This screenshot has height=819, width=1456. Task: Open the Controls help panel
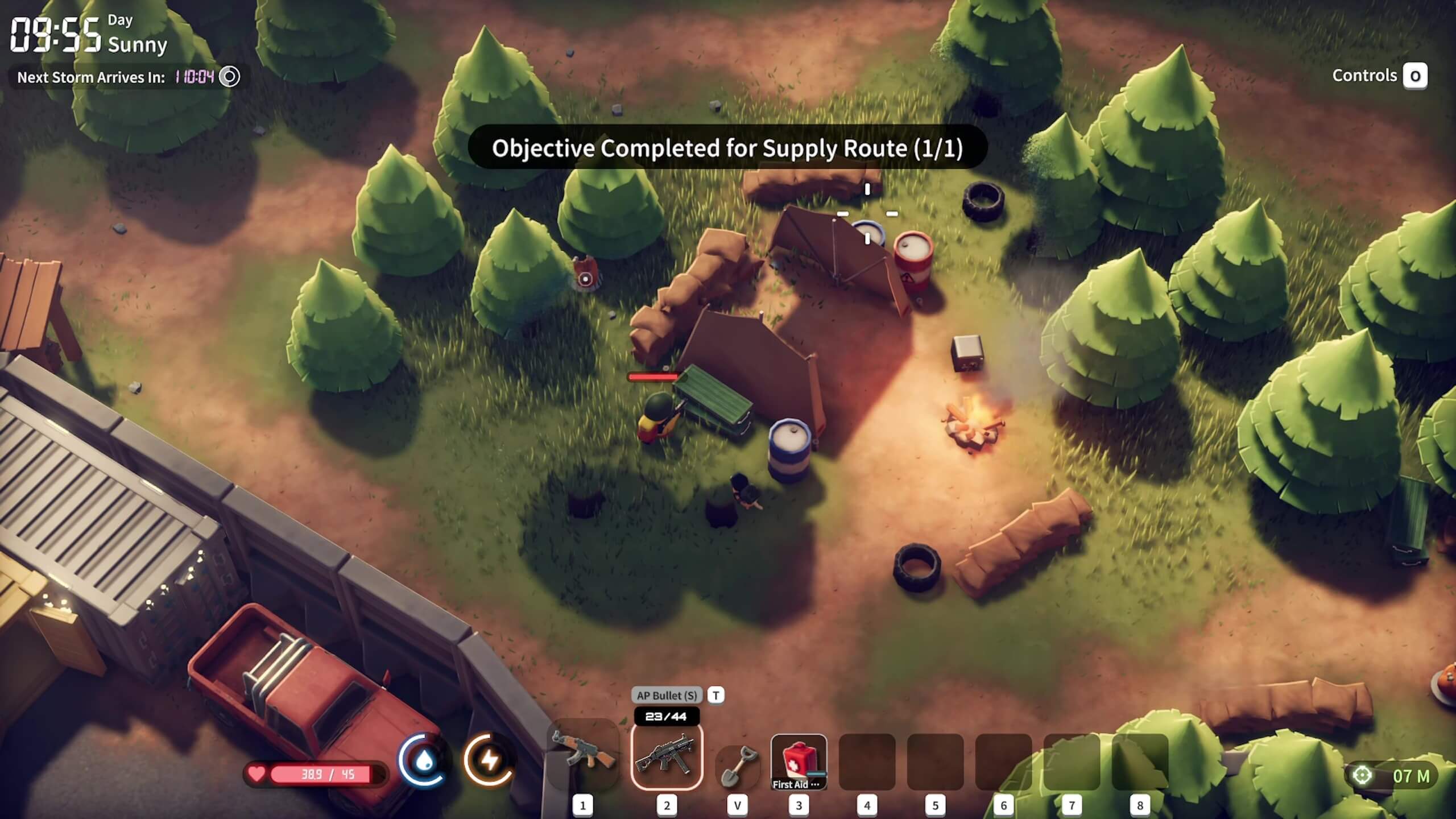pos(1415,76)
